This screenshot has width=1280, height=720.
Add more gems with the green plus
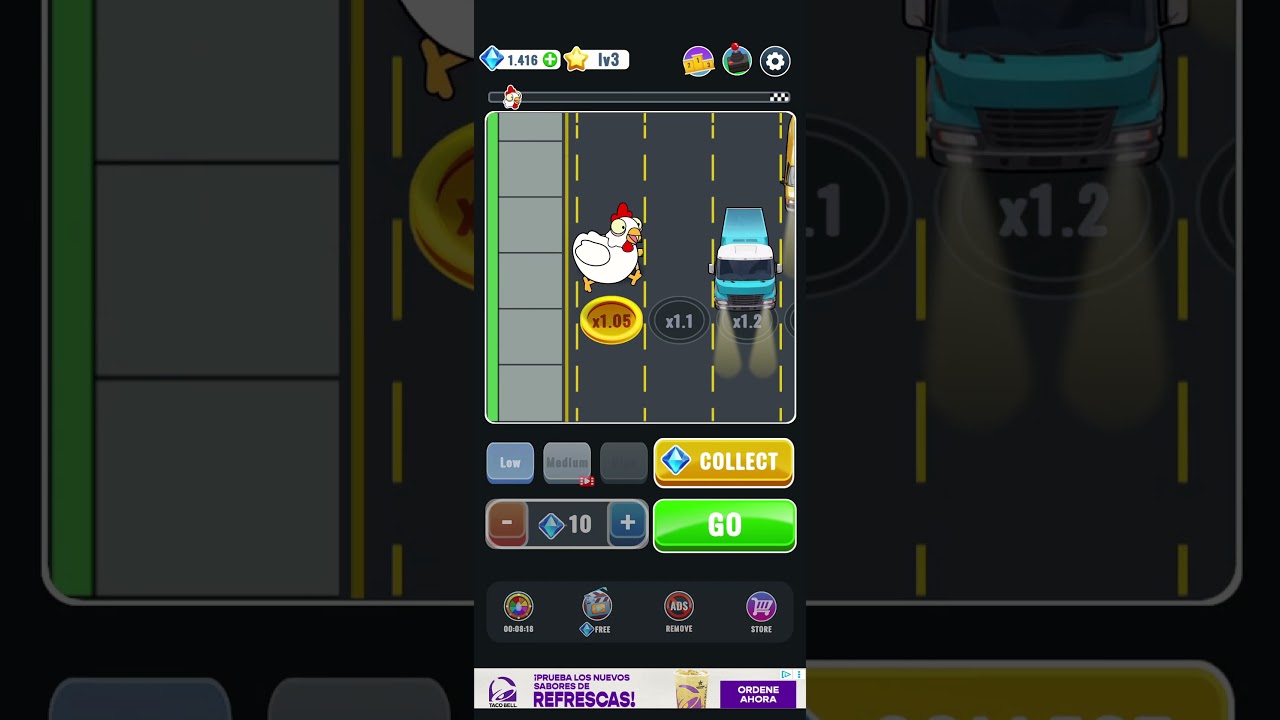click(550, 60)
